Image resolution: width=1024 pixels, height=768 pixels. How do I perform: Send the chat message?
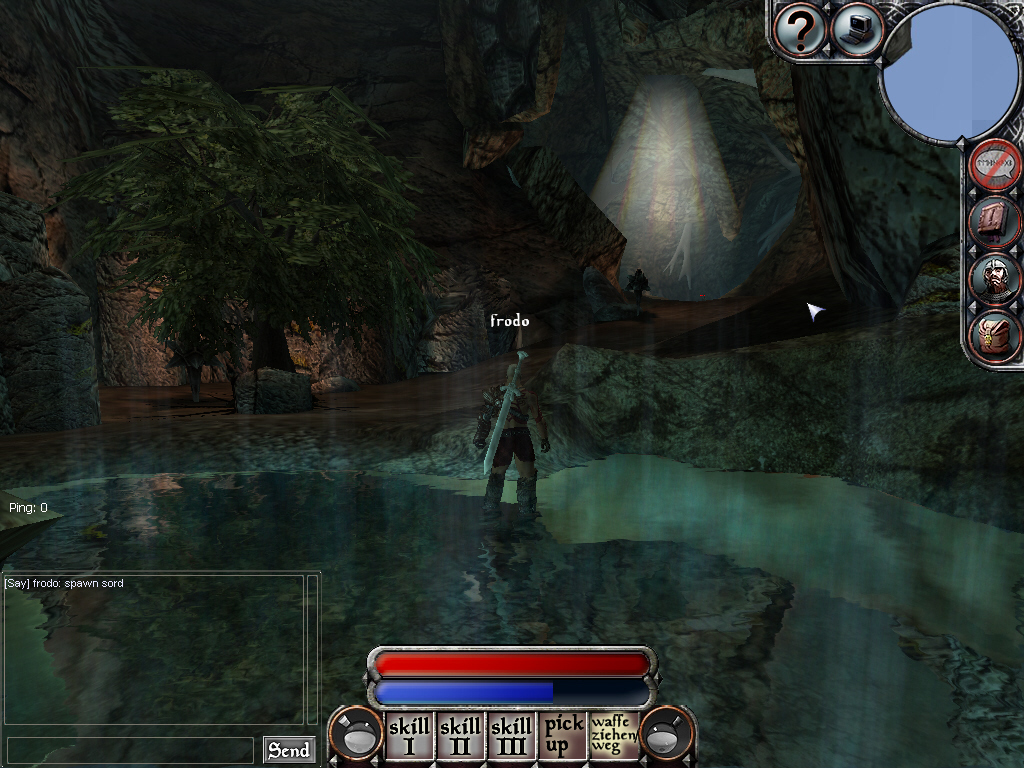pyautogui.click(x=289, y=750)
